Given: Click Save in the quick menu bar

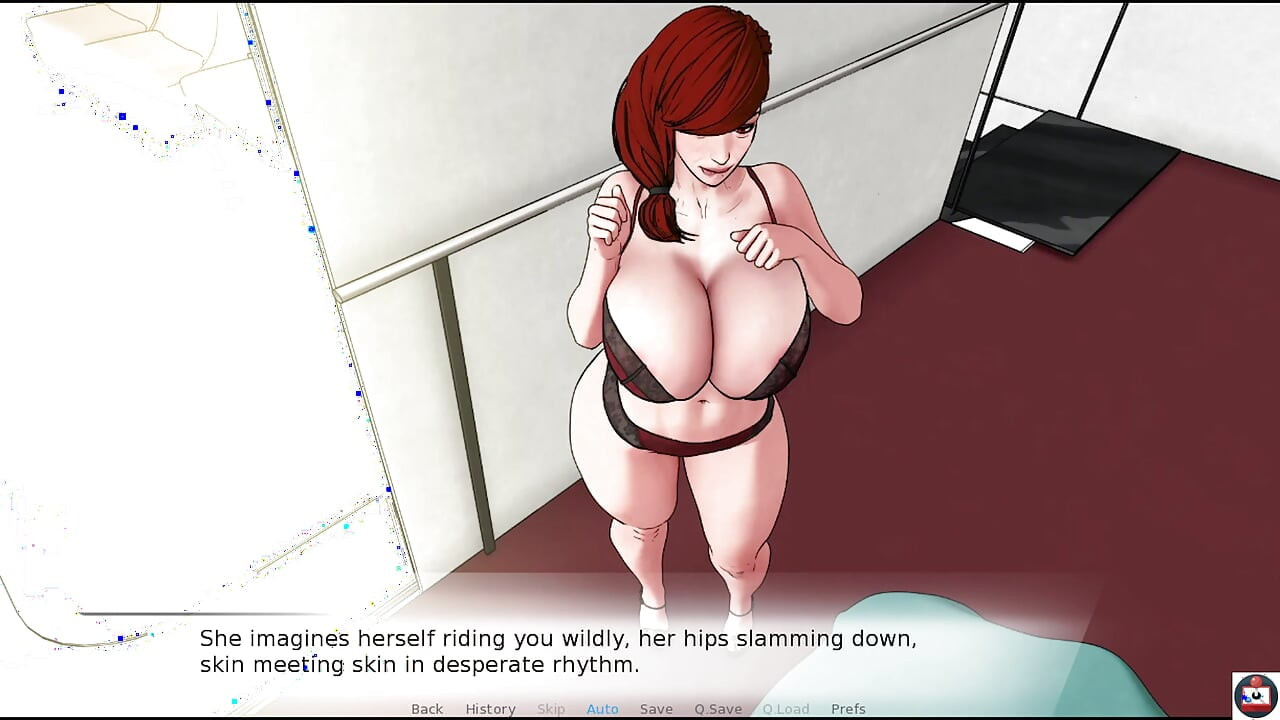Looking at the screenshot, I should 656,709.
